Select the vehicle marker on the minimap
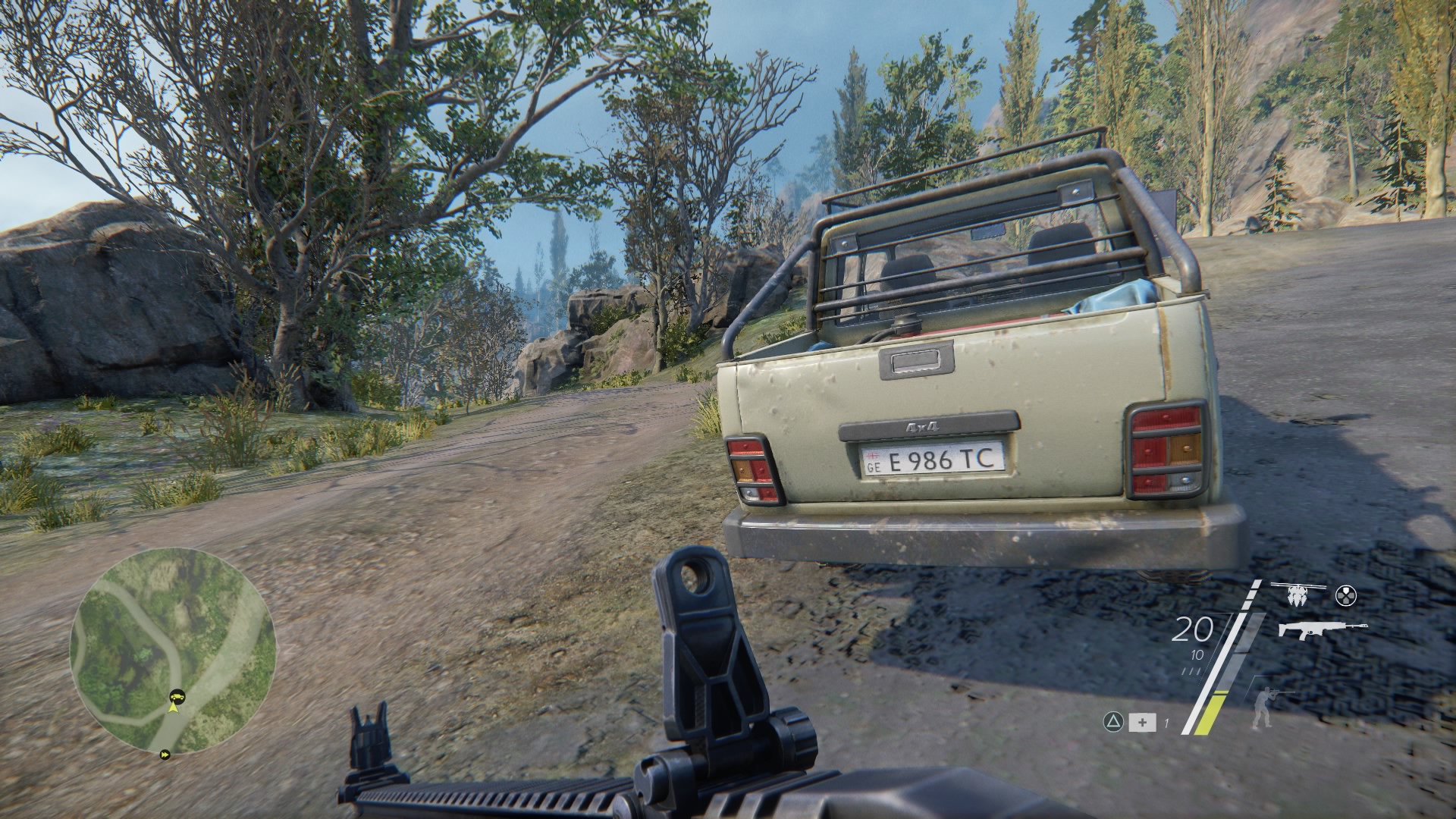 pos(177,694)
